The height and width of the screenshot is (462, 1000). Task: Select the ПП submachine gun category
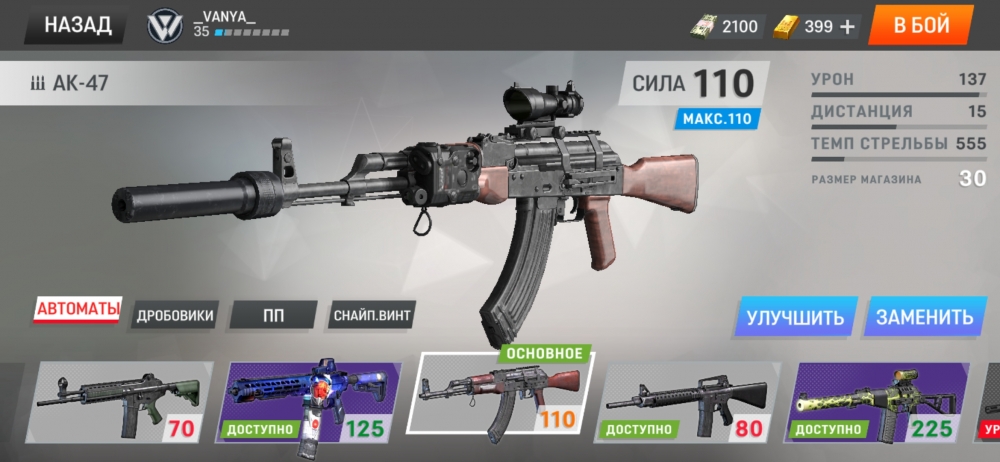click(274, 316)
